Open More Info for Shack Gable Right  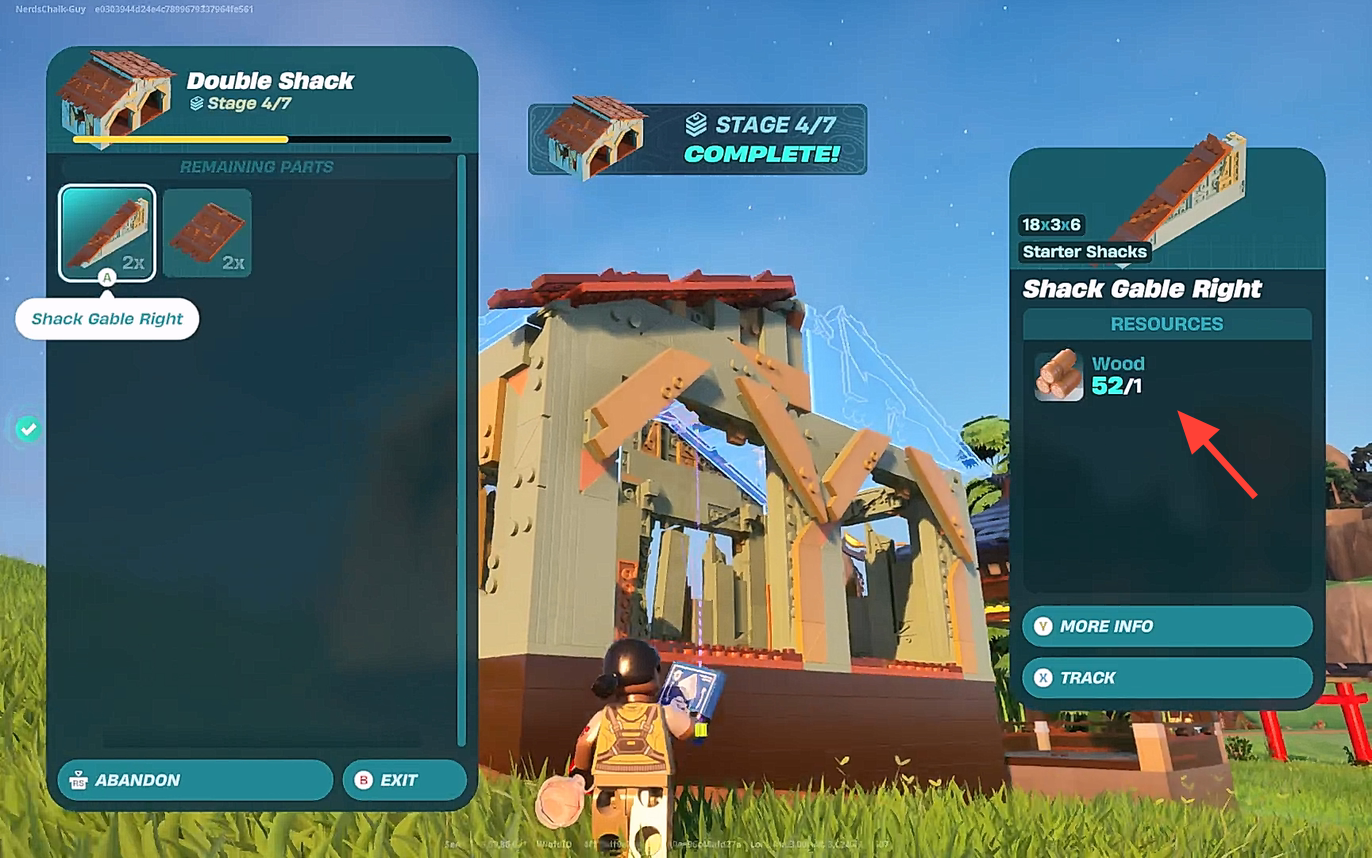(1166, 626)
